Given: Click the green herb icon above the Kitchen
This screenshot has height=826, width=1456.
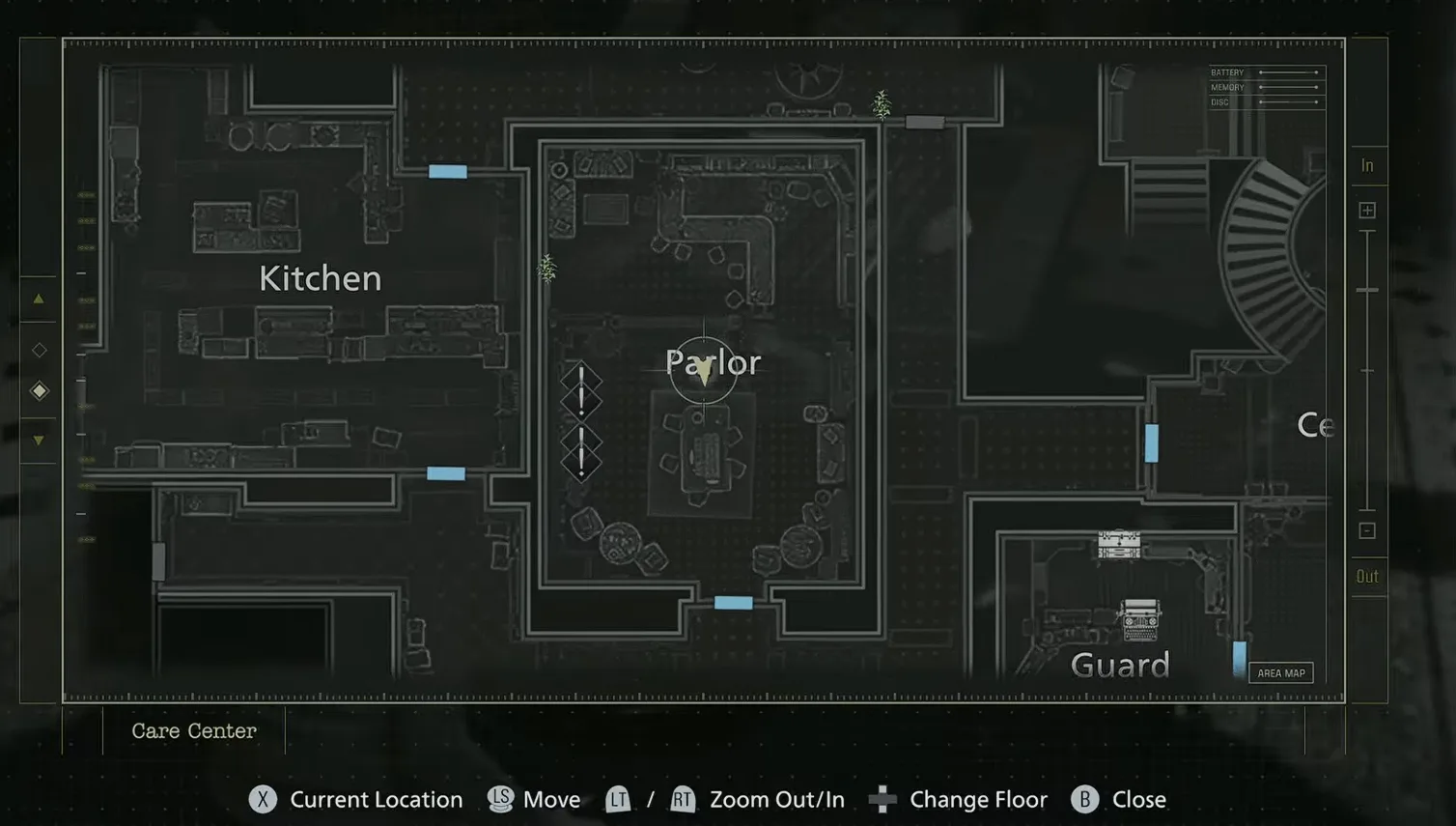Looking at the screenshot, I should tap(881, 104).
